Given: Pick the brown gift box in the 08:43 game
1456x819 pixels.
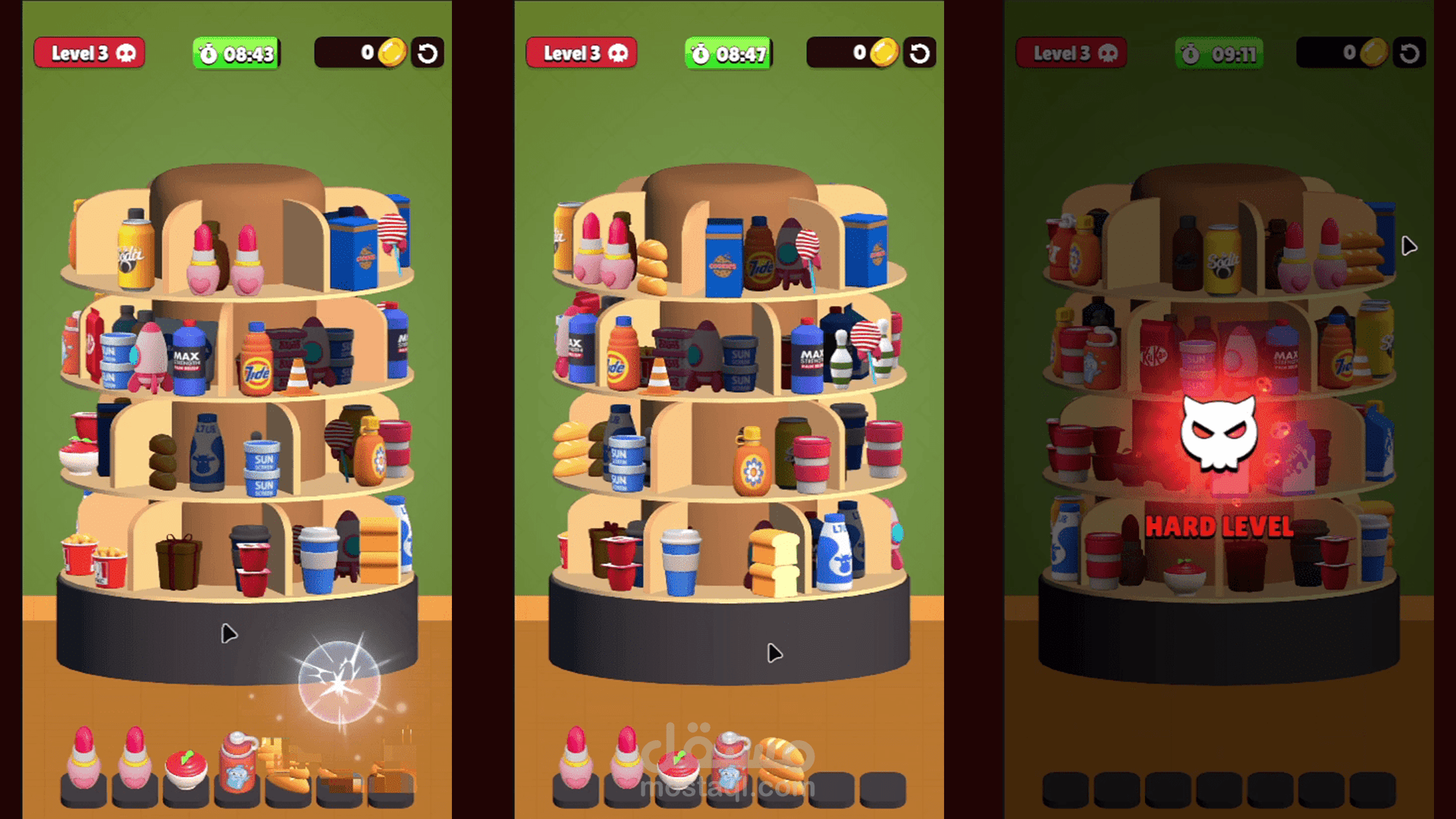Looking at the screenshot, I should point(178,561).
